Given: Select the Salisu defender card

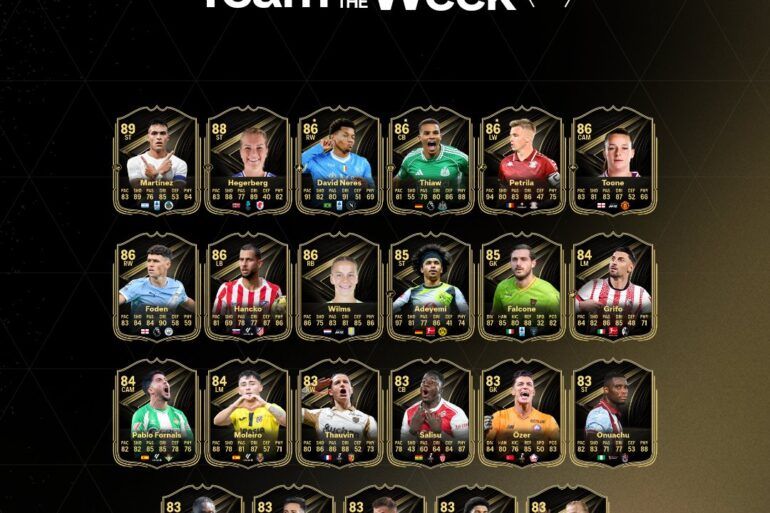Looking at the screenshot, I should click(430, 413).
